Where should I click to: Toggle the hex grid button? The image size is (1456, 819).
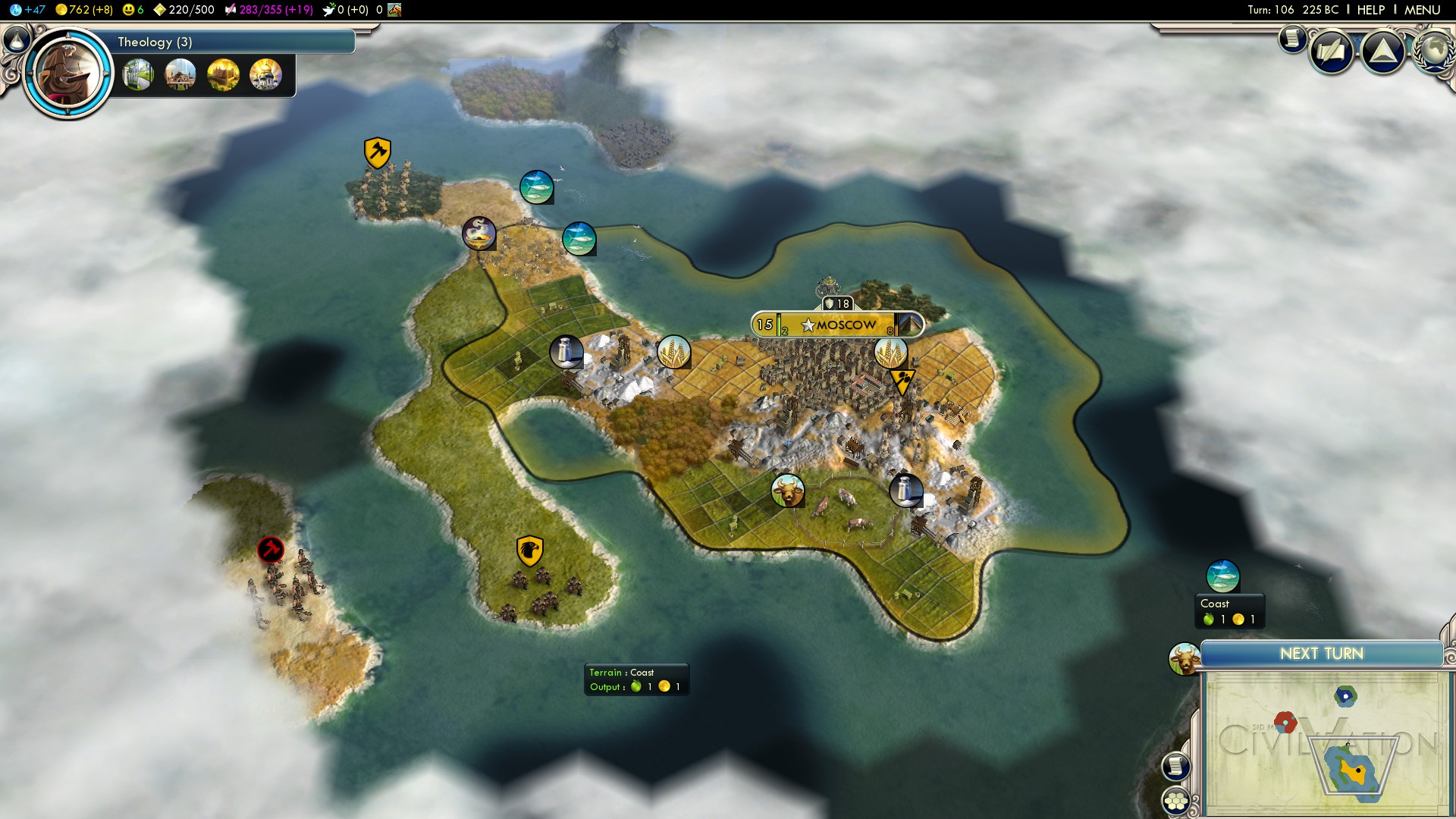[1175, 801]
